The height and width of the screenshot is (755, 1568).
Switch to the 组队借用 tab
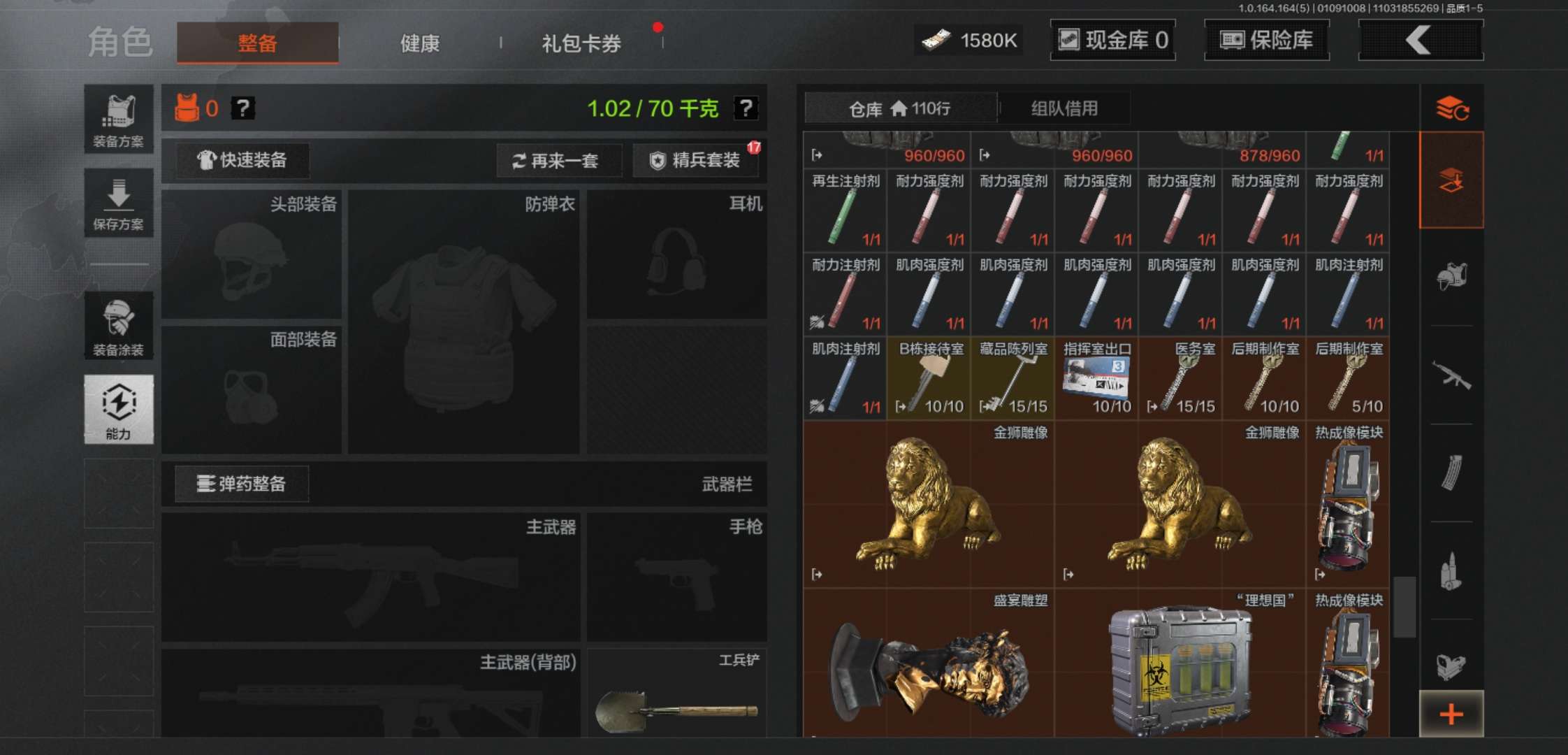1064,108
